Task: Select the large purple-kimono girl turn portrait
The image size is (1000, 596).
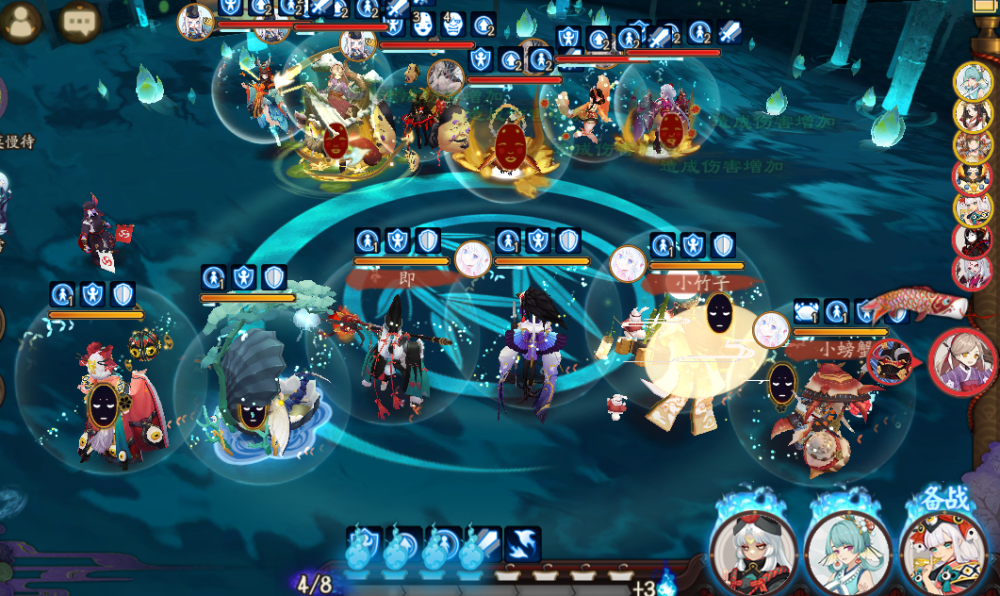Action: (x=962, y=361)
